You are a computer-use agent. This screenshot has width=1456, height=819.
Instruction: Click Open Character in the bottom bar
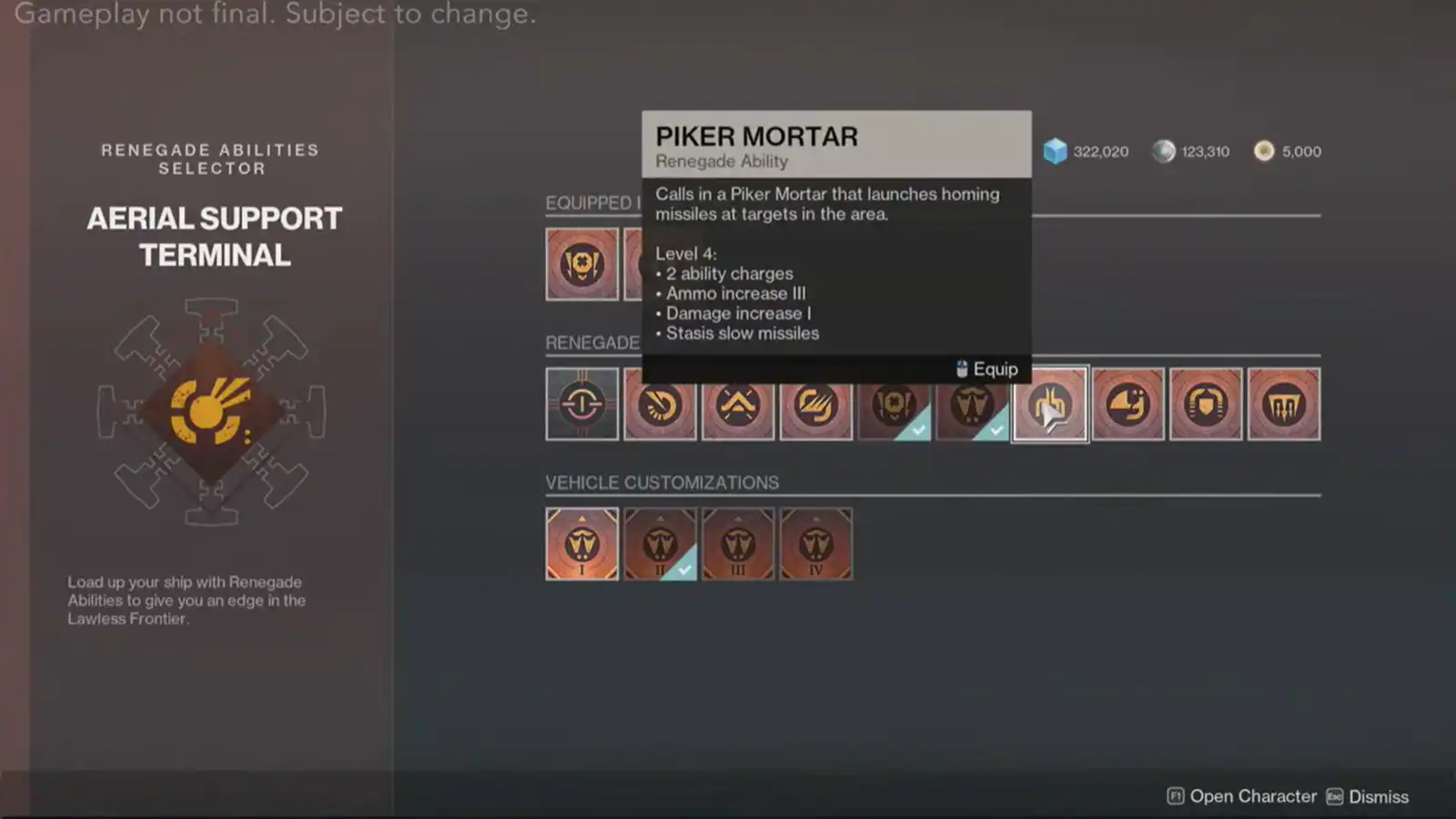point(1242,795)
